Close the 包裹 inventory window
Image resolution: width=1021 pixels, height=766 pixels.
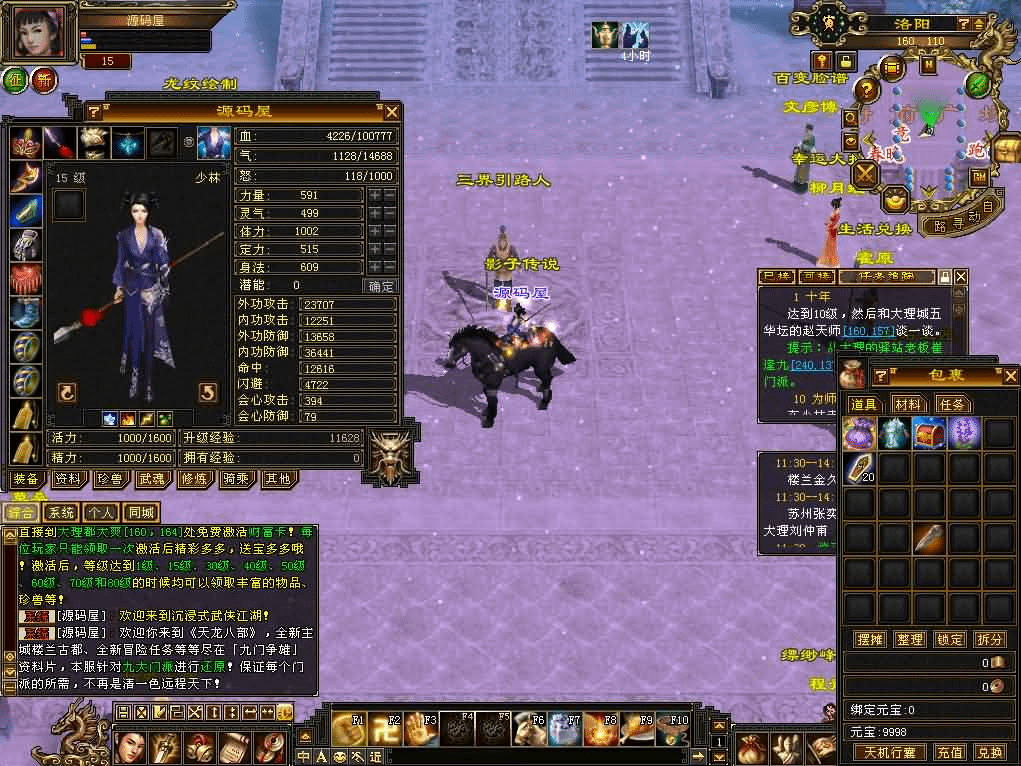pos(1009,376)
